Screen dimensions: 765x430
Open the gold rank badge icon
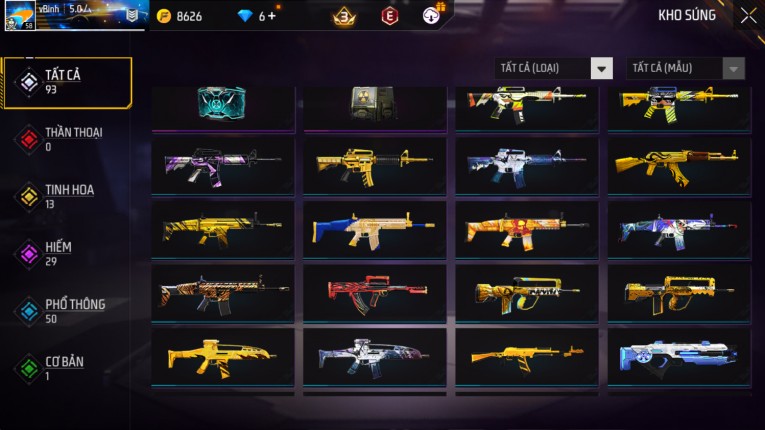point(344,16)
